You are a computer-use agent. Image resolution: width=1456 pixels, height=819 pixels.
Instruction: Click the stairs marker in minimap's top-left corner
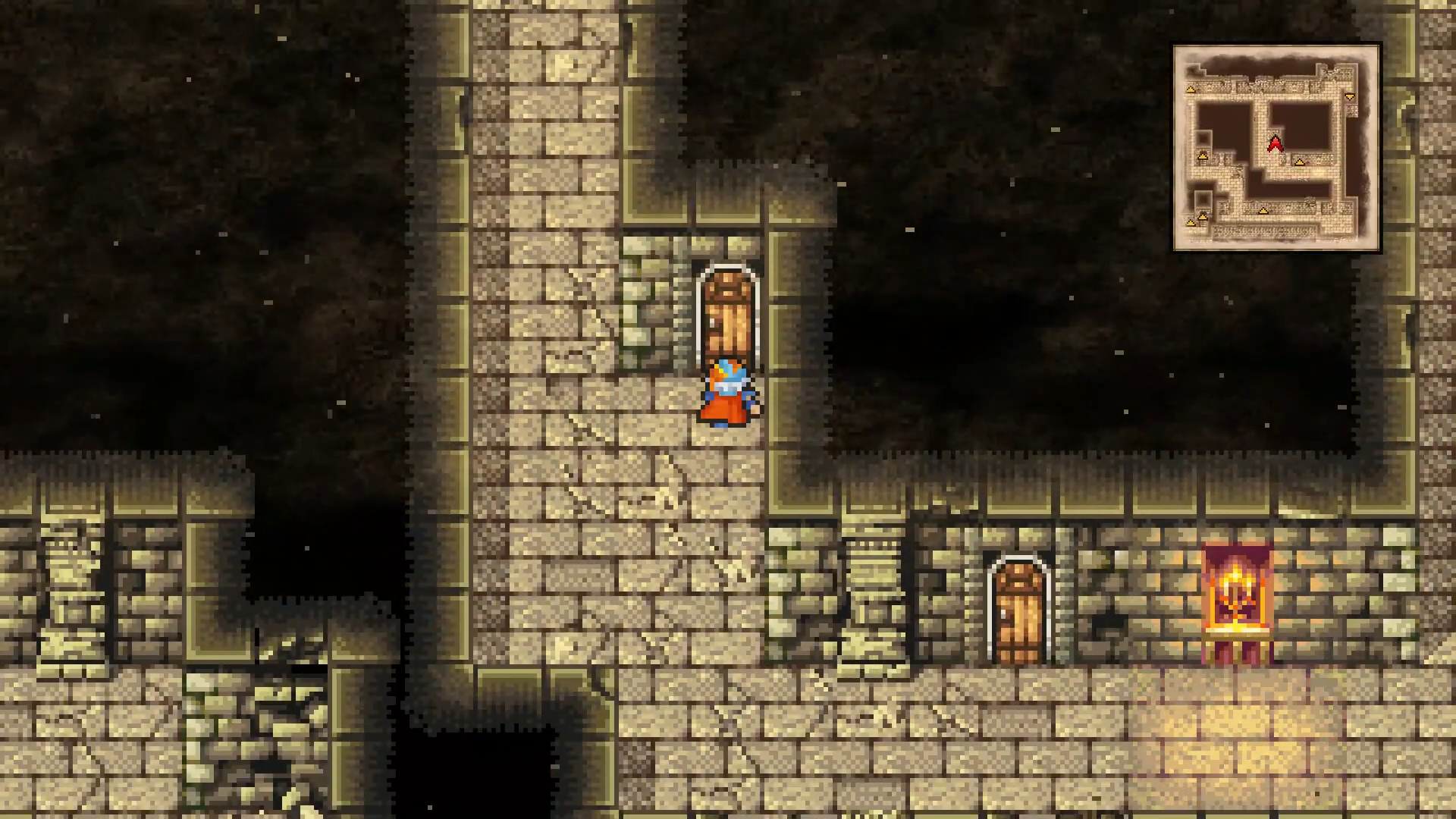pyautogui.click(x=1191, y=89)
